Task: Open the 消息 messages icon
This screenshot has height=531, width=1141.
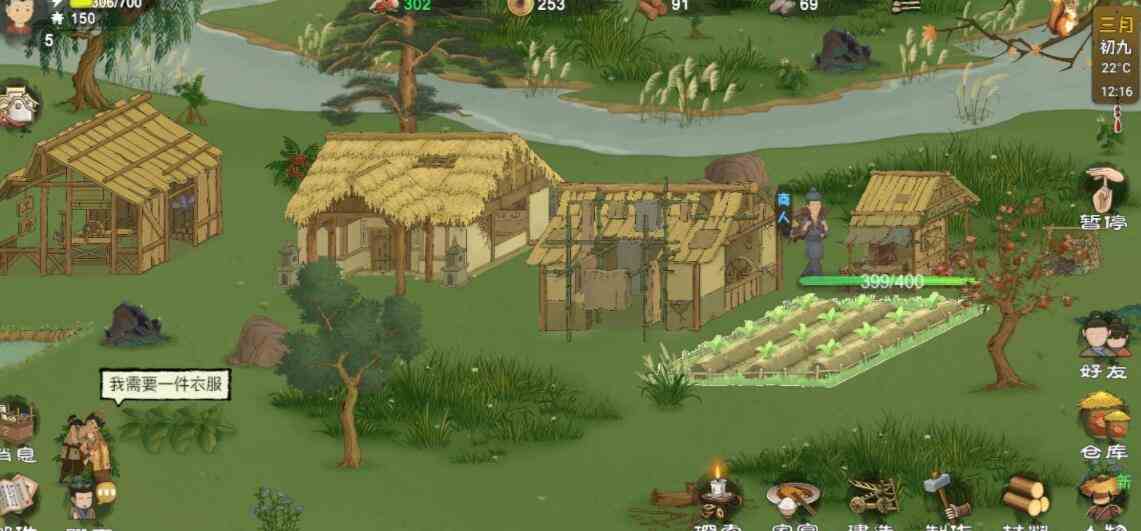Action: click(17, 427)
